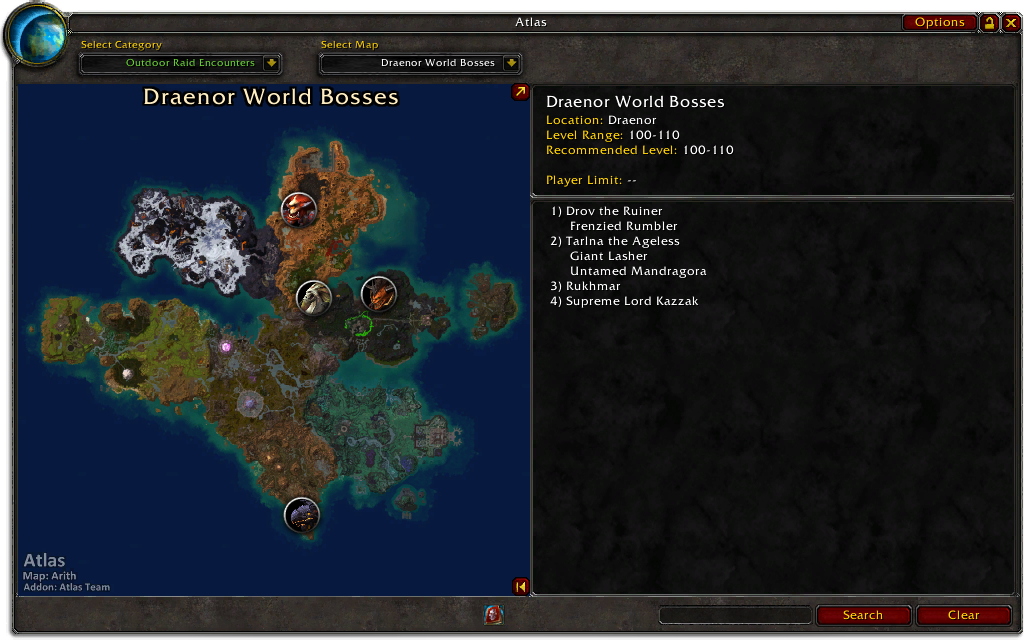The height and width of the screenshot is (640, 1024).
Task: Collapse the boss list side panel
Action: point(520,587)
